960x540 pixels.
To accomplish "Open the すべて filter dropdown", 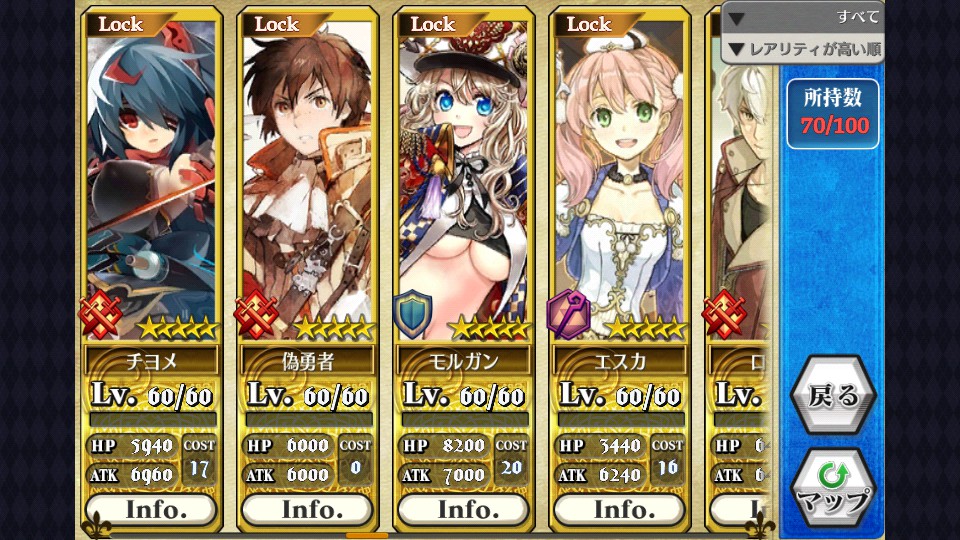I will 804,18.
